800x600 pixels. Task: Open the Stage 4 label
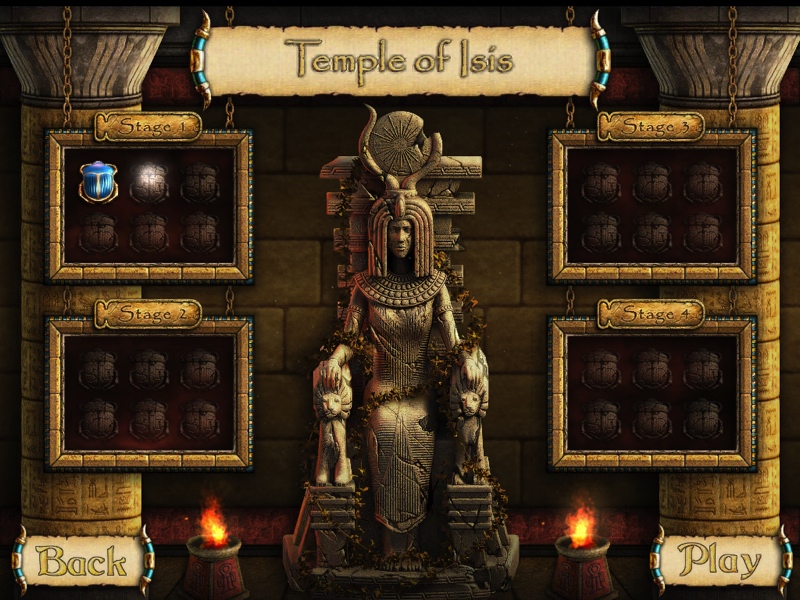(x=651, y=314)
